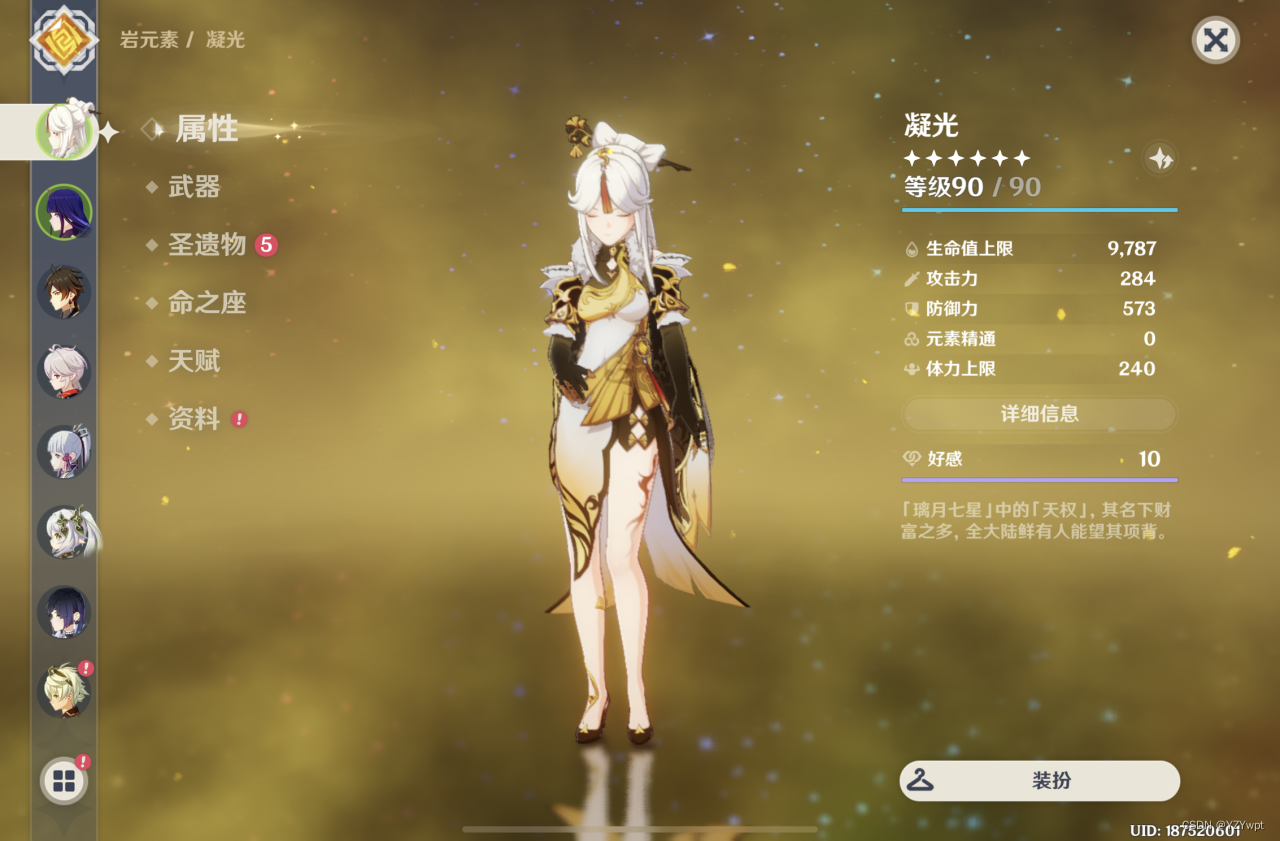Show the 资料 profile tab
This screenshot has width=1280, height=841.
coord(194,419)
